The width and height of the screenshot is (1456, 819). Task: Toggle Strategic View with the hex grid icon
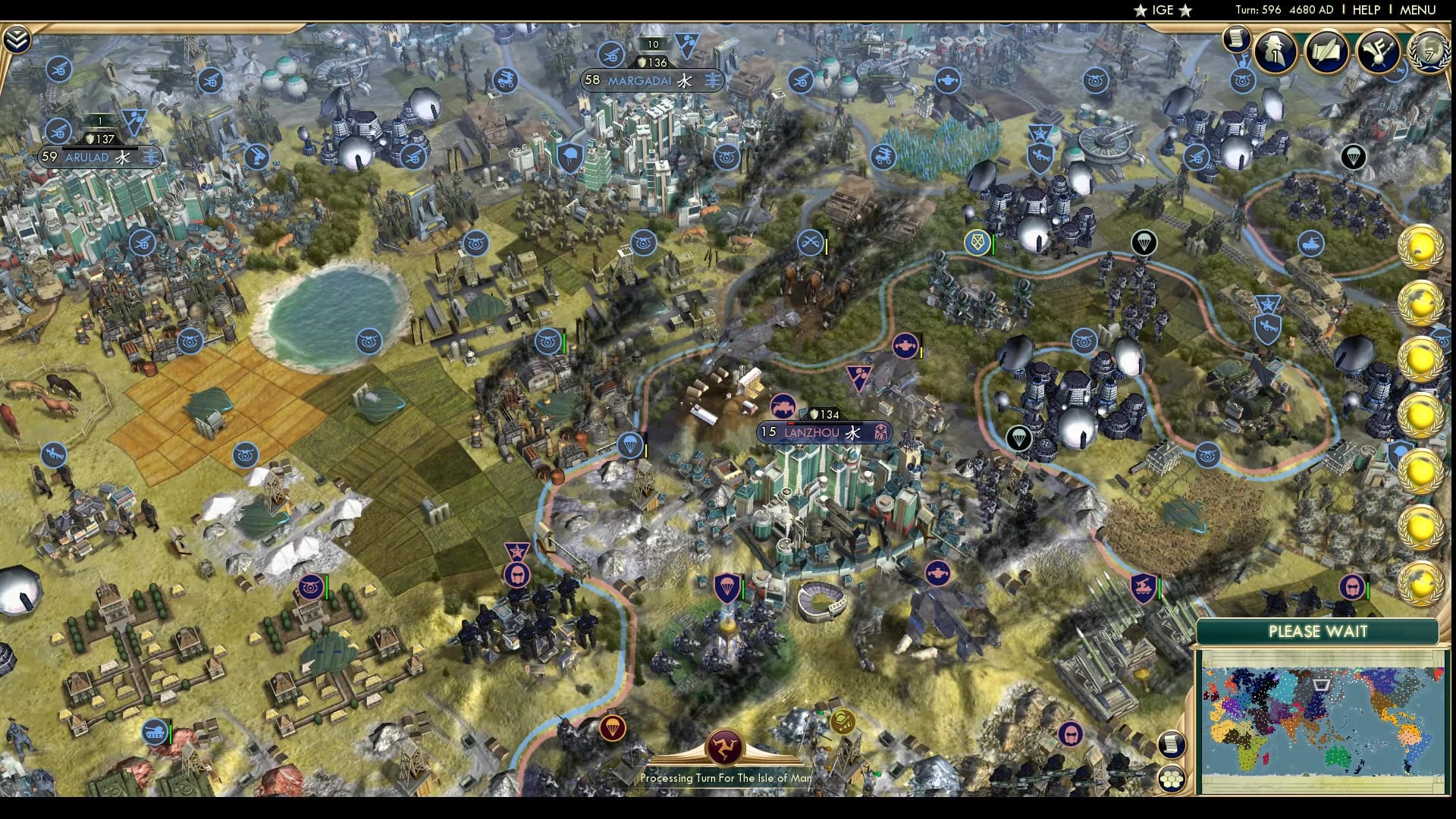pos(1172,780)
